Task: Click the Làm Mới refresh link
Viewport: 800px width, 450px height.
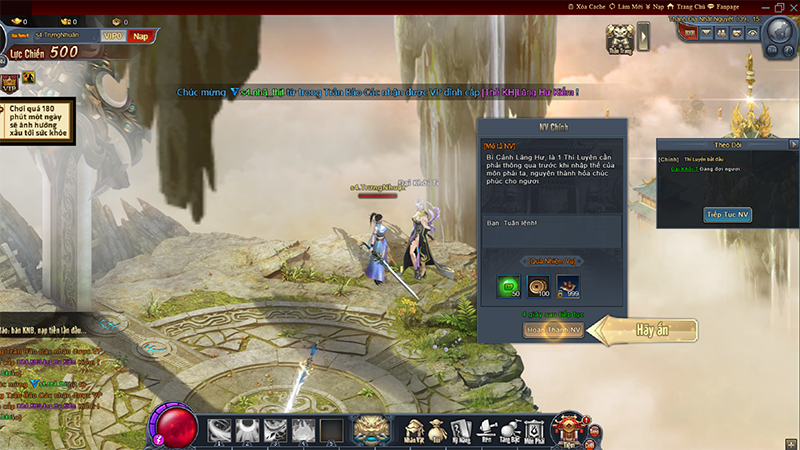Action: [x=627, y=6]
